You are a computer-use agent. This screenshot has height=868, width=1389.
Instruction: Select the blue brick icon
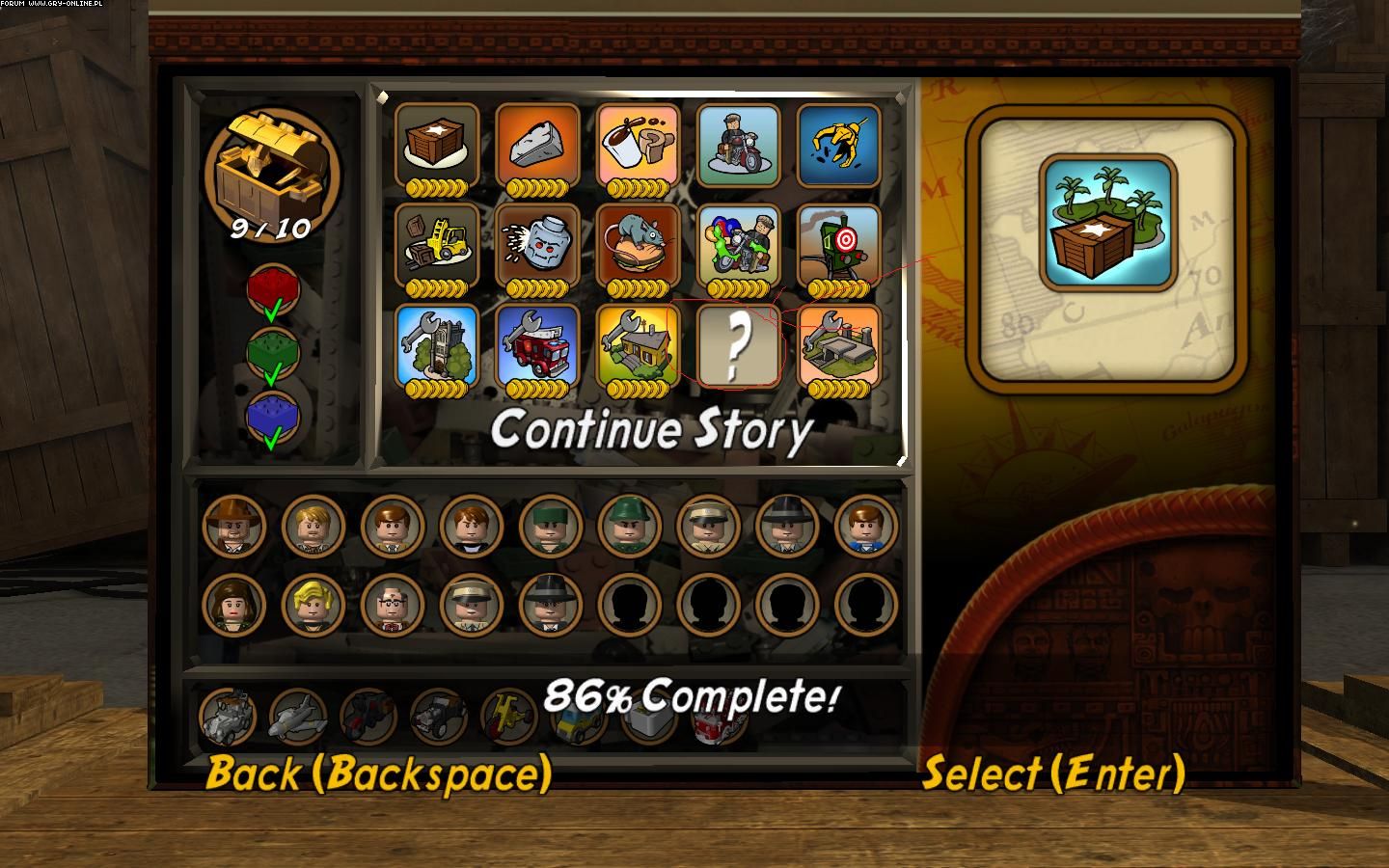click(x=273, y=417)
